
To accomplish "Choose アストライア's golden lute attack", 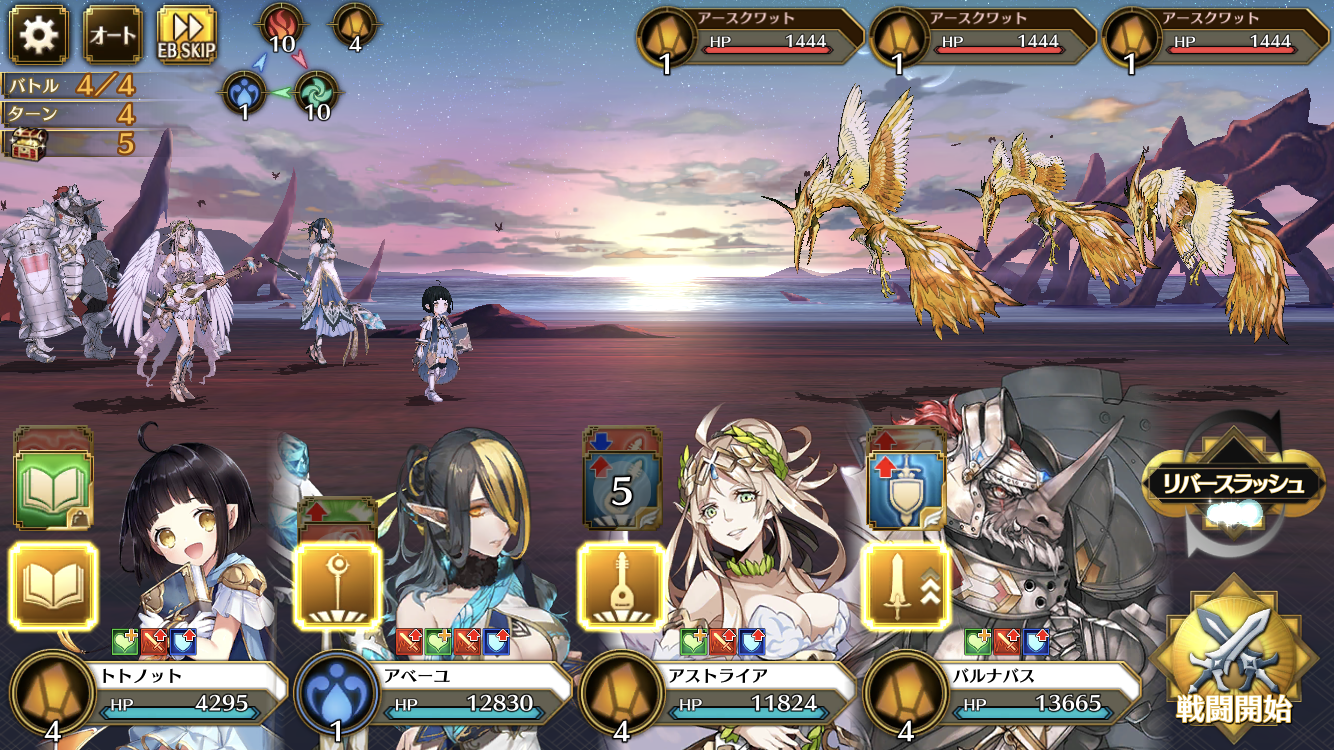I will (x=621, y=586).
